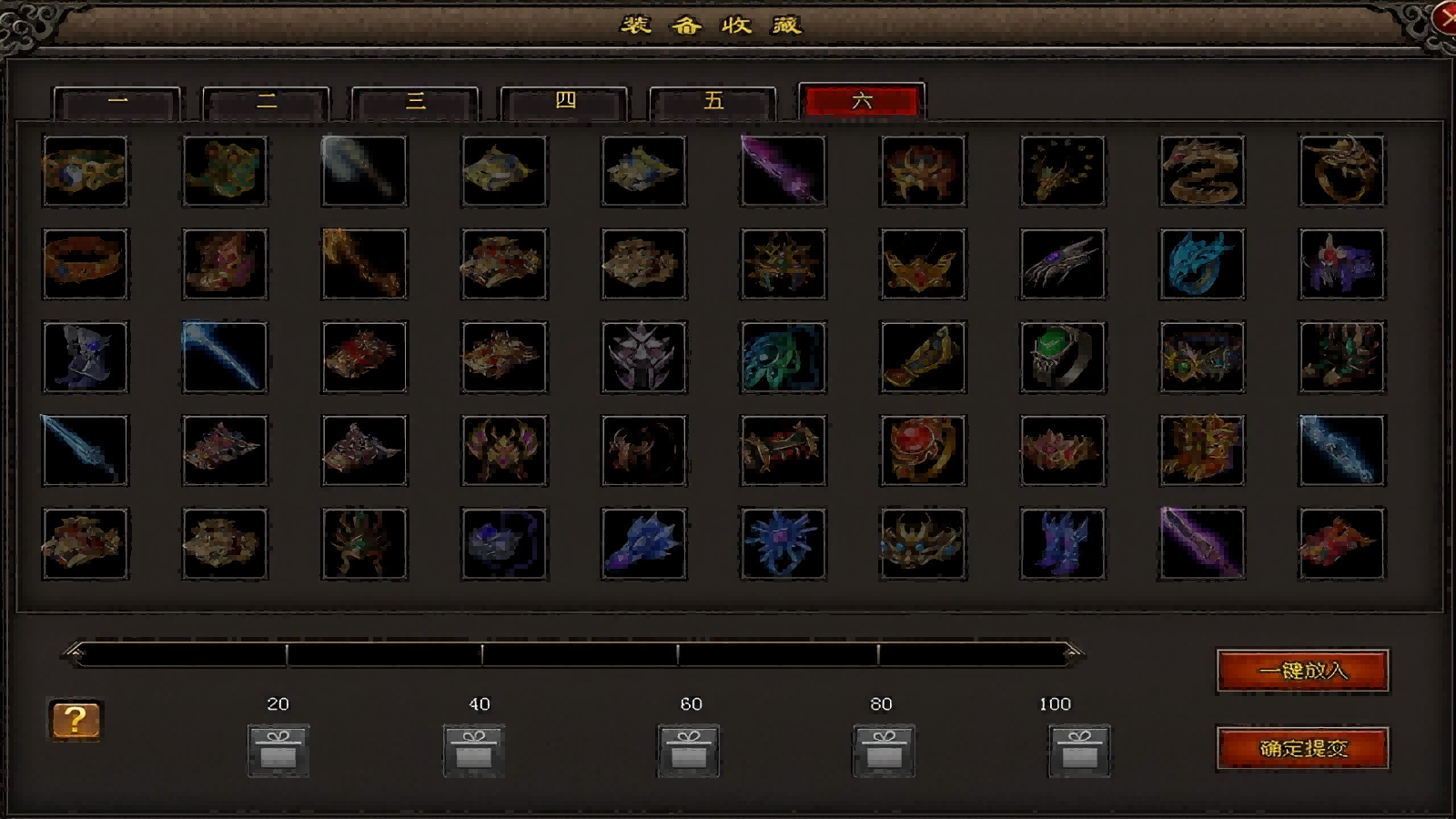Open tab 二
The height and width of the screenshot is (819, 1456).
(x=266, y=101)
